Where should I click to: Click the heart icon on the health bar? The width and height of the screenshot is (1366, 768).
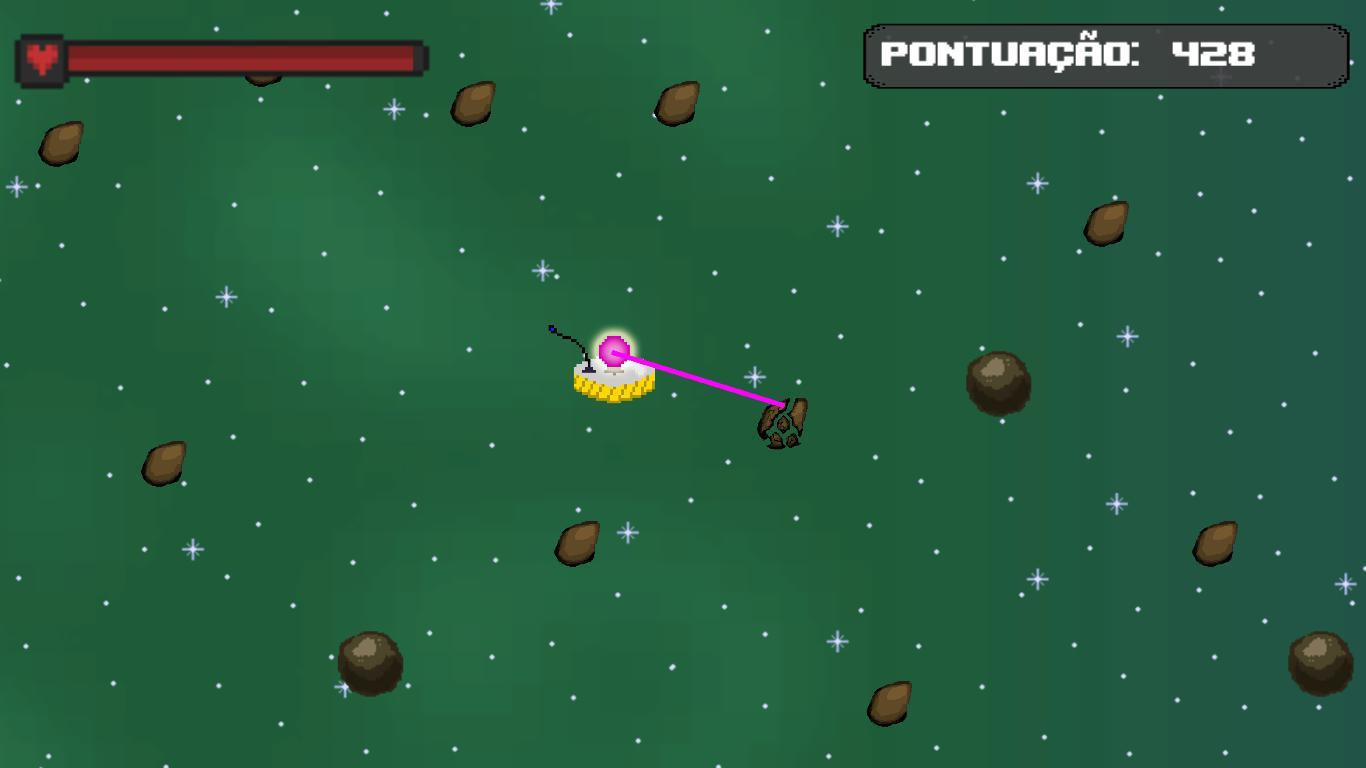(x=40, y=56)
